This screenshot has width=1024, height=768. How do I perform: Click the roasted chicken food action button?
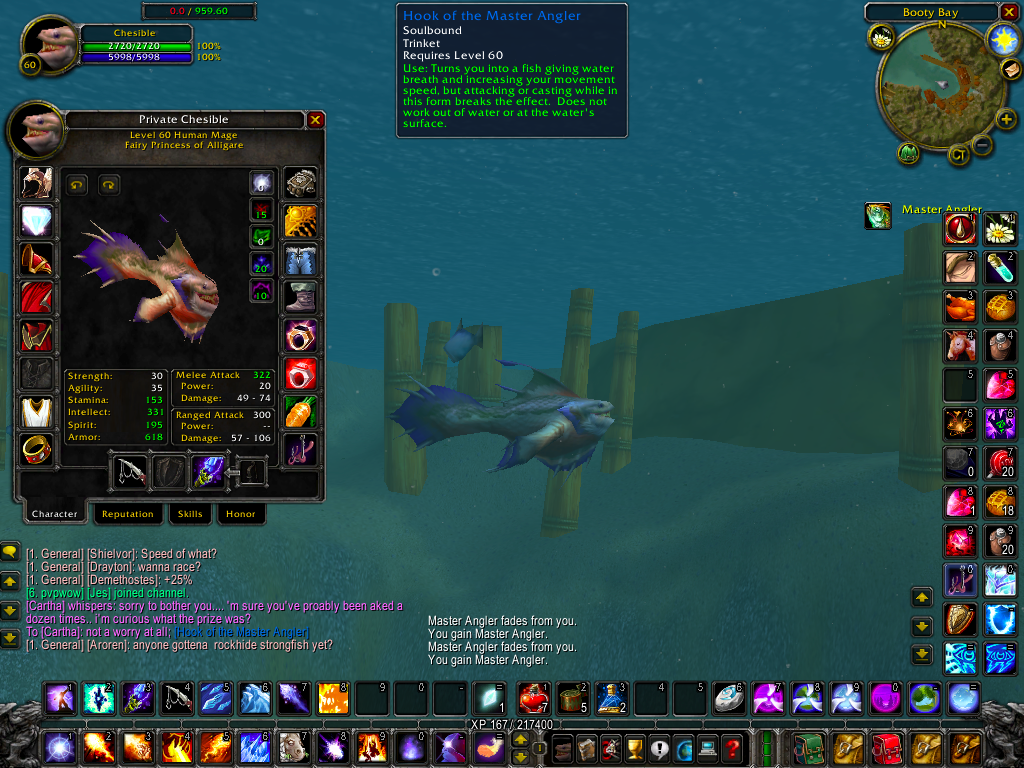pos(961,306)
